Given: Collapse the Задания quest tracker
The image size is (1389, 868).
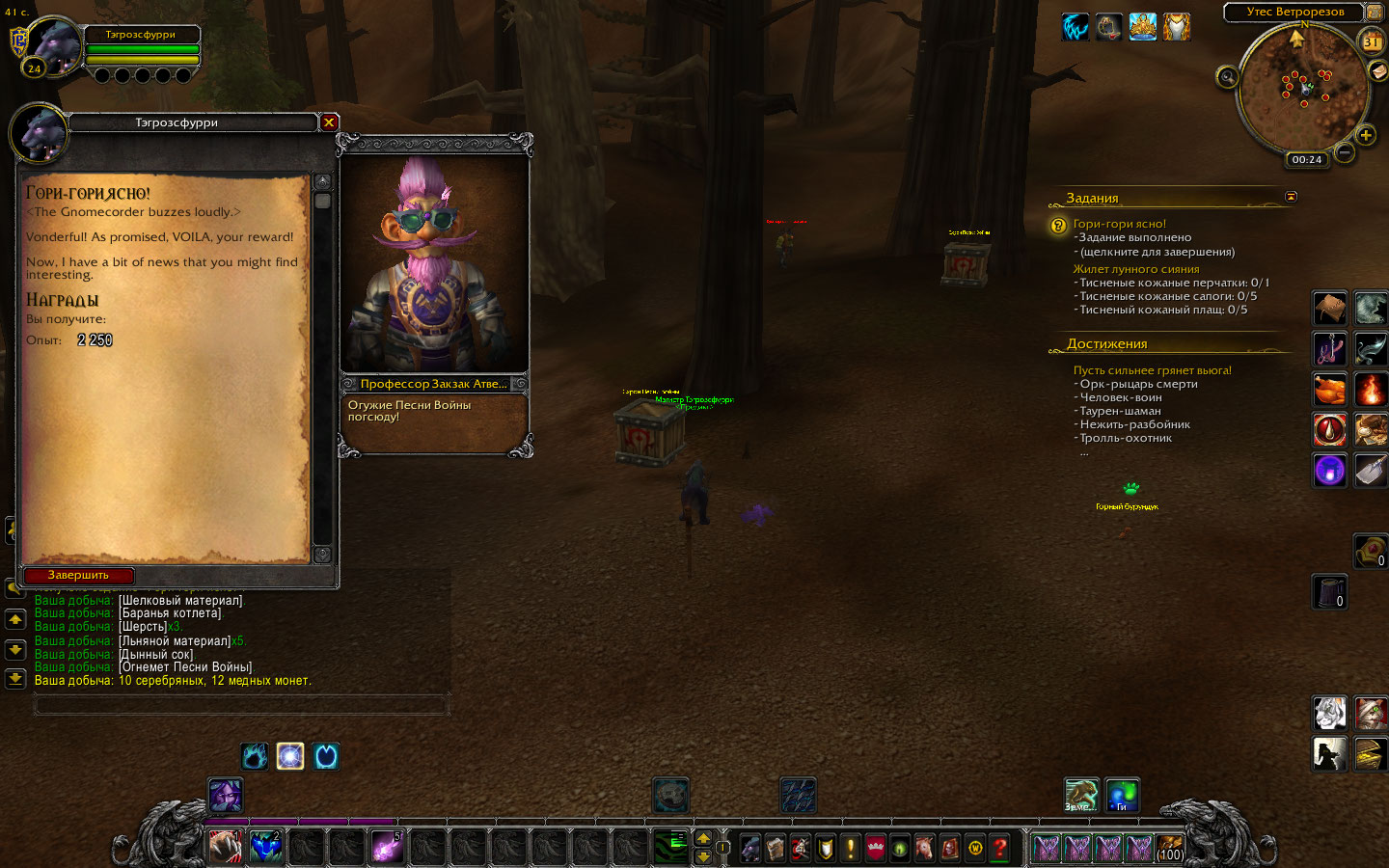Looking at the screenshot, I should (x=1291, y=197).
